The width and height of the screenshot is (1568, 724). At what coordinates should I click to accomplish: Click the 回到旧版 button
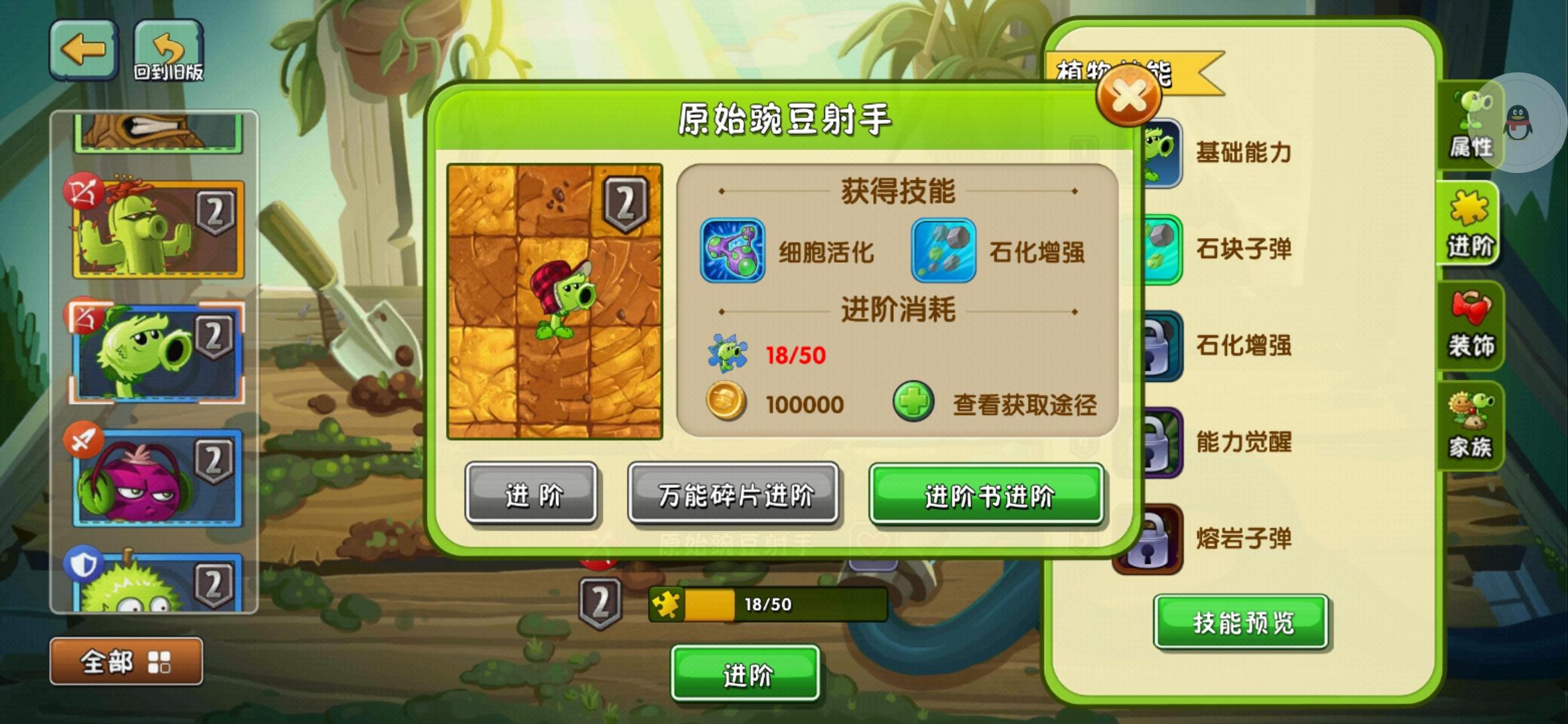pos(169,50)
